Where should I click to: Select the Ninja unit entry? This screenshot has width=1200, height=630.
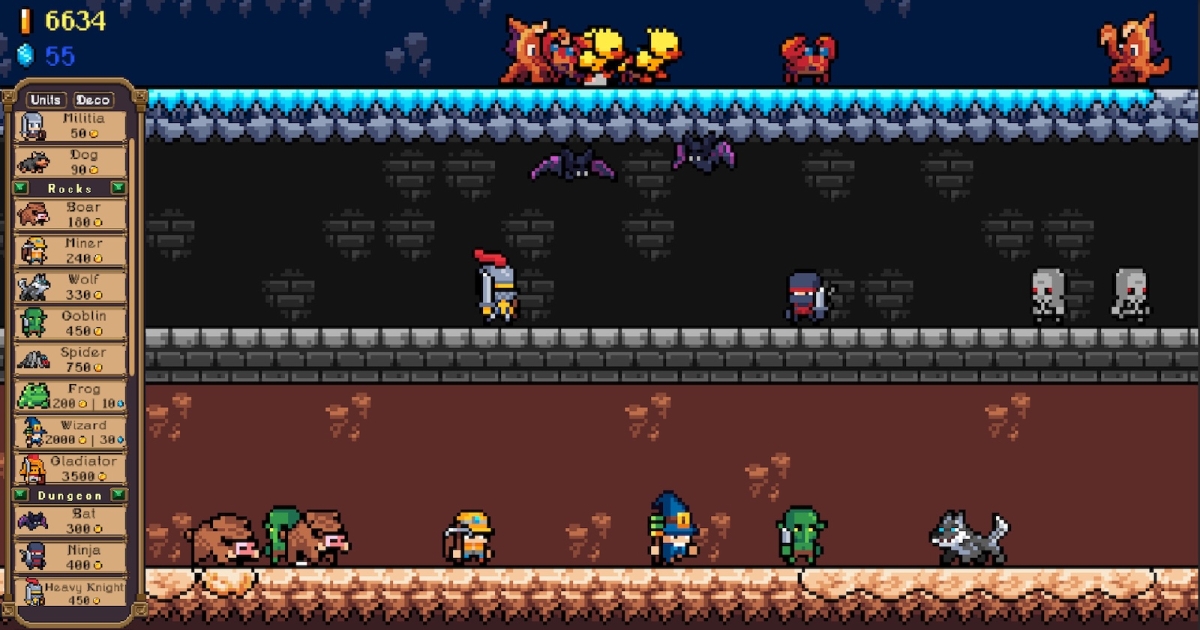(70, 557)
